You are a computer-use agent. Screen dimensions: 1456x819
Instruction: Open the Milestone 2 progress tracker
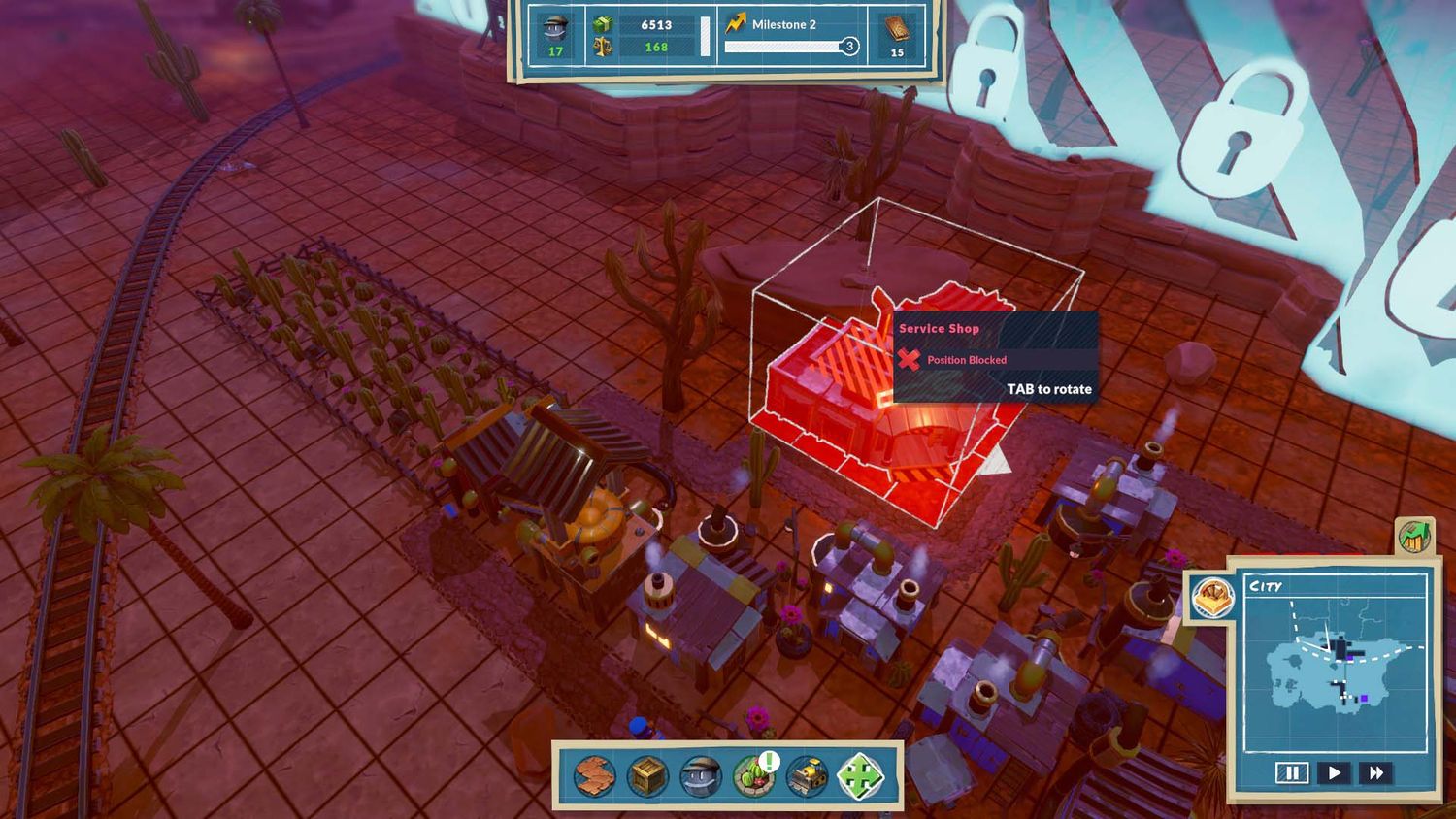(791, 35)
